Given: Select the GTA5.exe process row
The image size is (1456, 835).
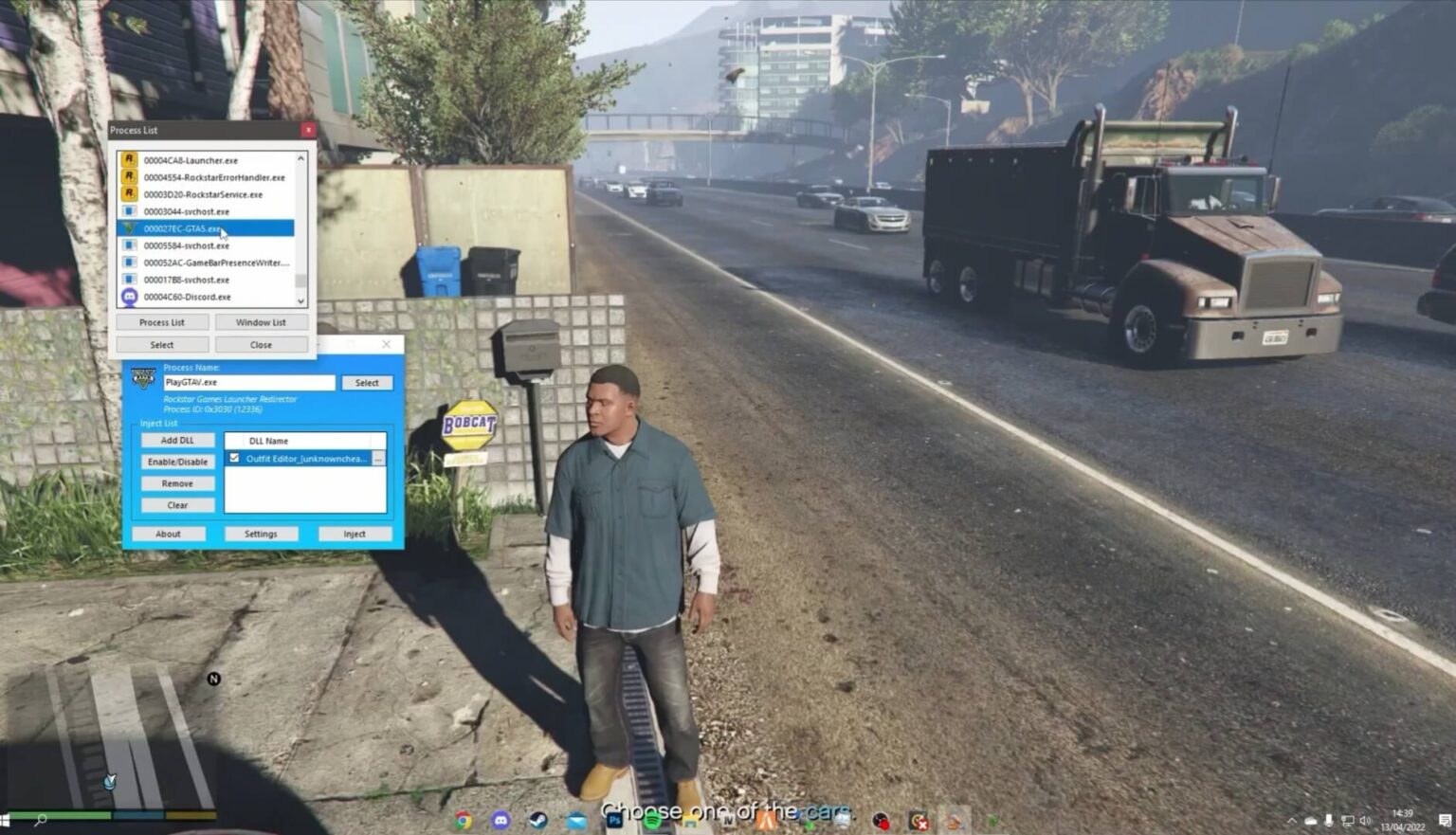Looking at the screenshot, I should tap(205, 228).
